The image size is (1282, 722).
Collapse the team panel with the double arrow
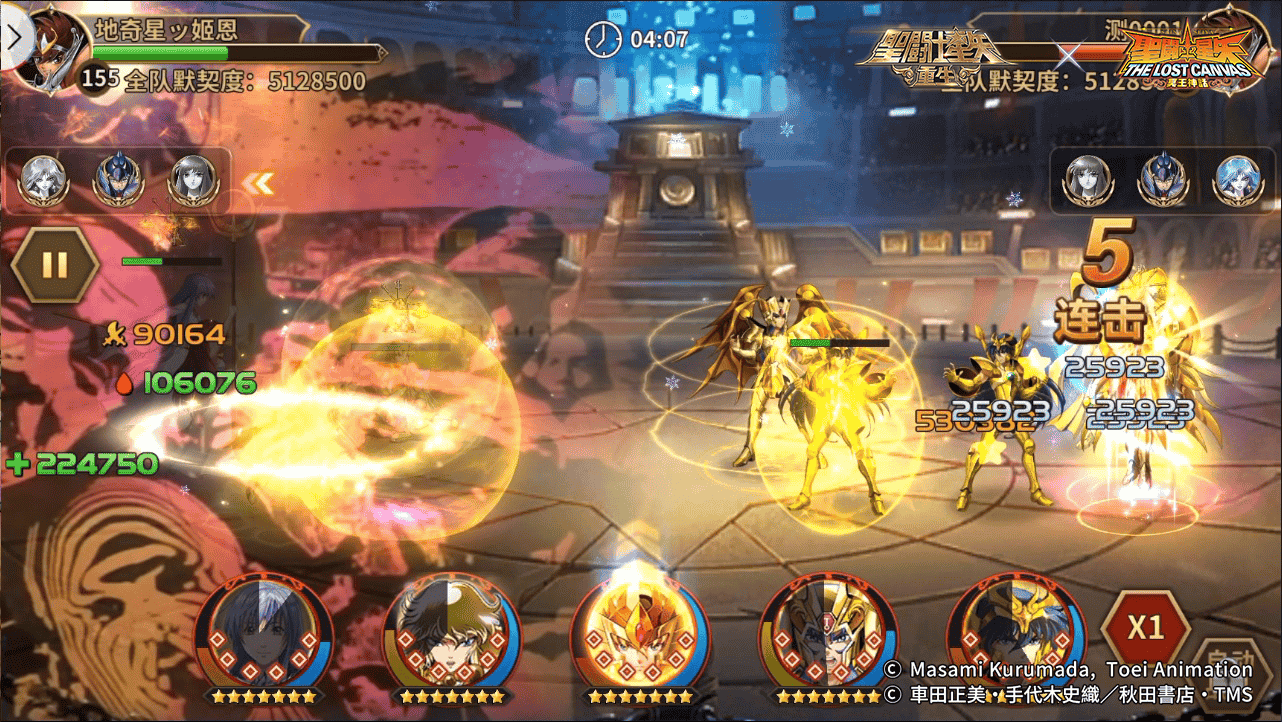tap(260, 183)
